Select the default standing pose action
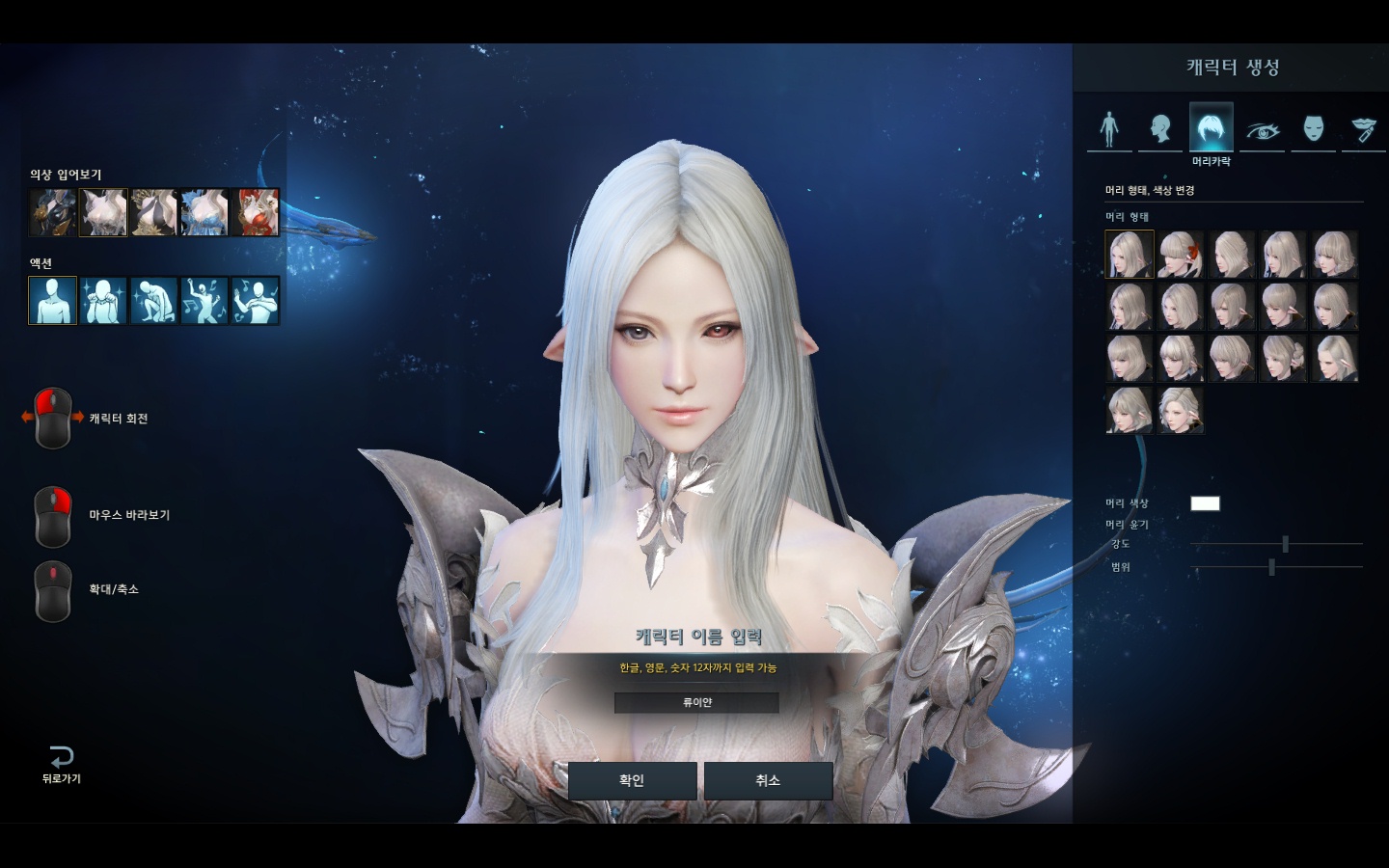 click(52, 300)
